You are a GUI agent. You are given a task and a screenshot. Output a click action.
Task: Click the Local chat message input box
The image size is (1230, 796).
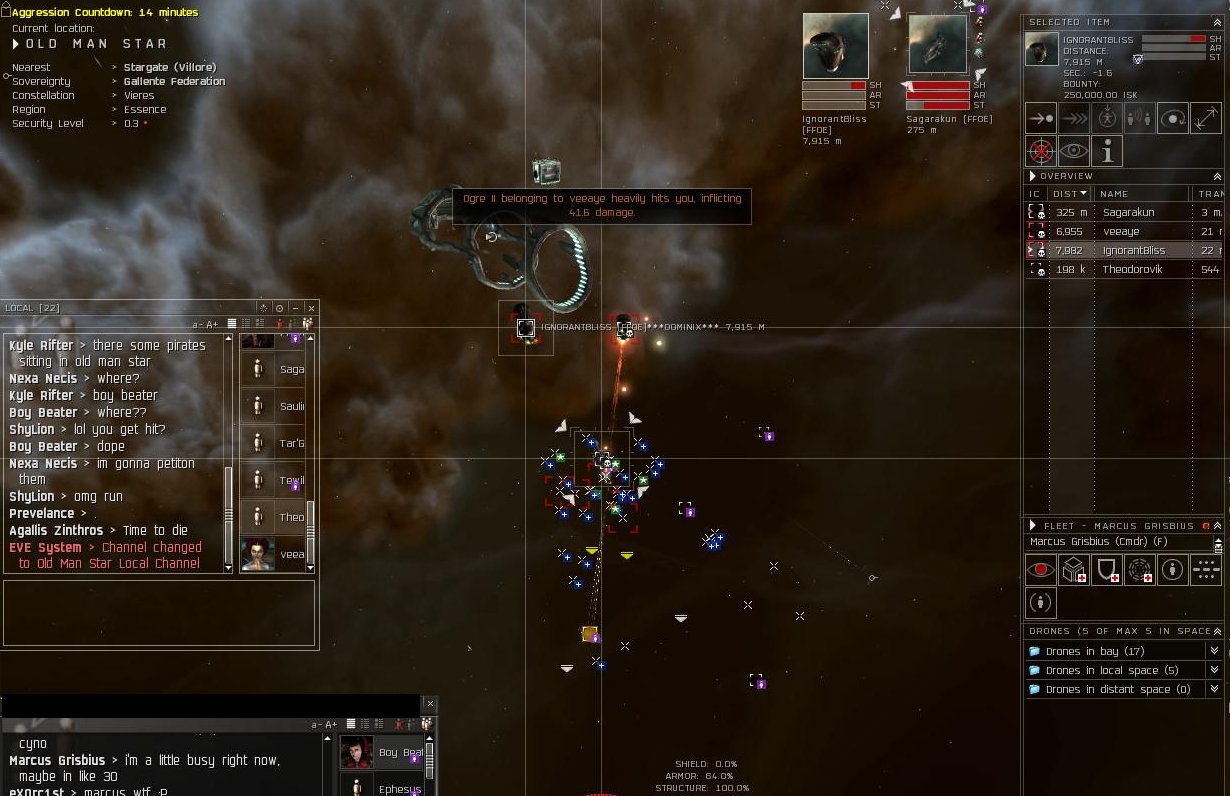click(x=159, y=612)
